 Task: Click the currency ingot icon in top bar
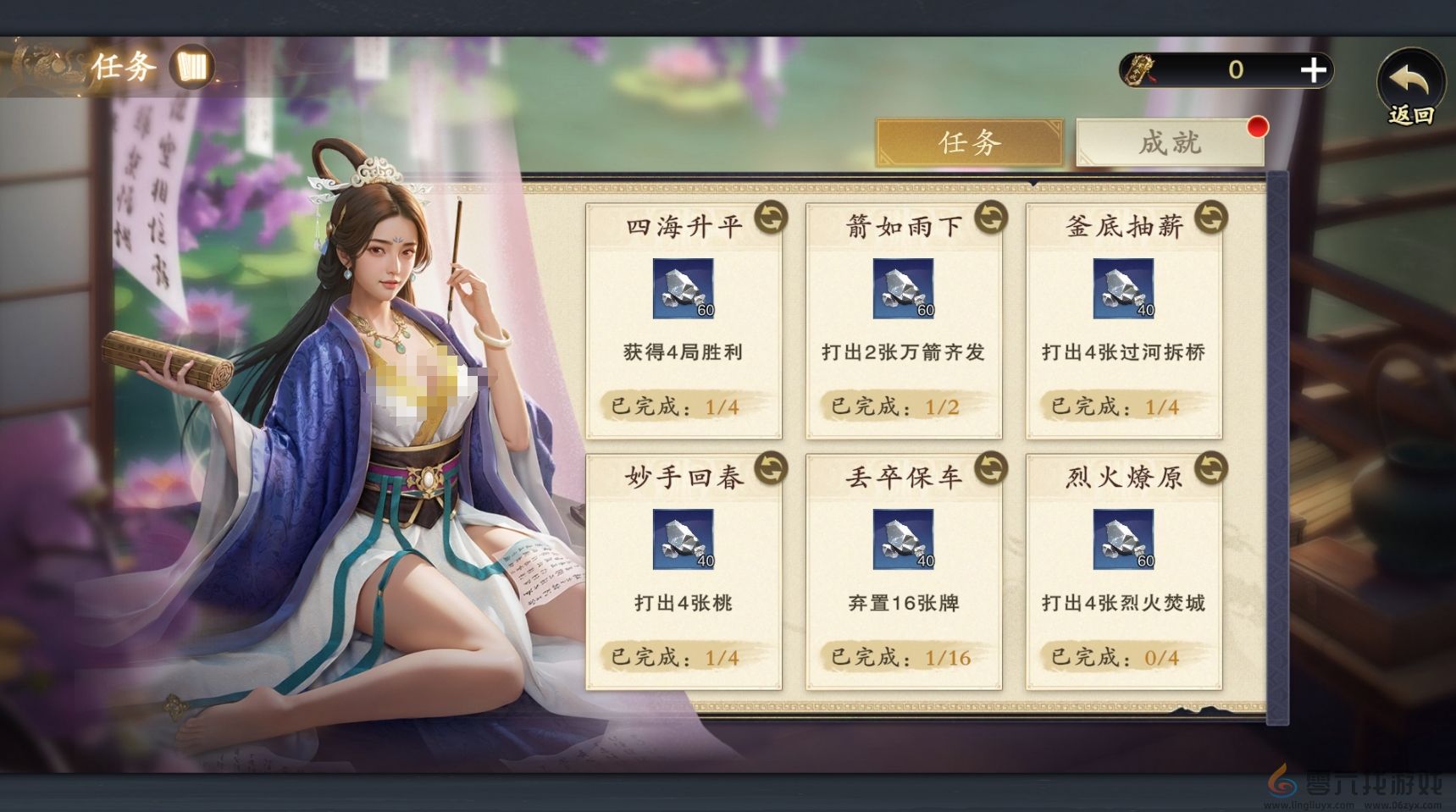(x=1138, y=69)
